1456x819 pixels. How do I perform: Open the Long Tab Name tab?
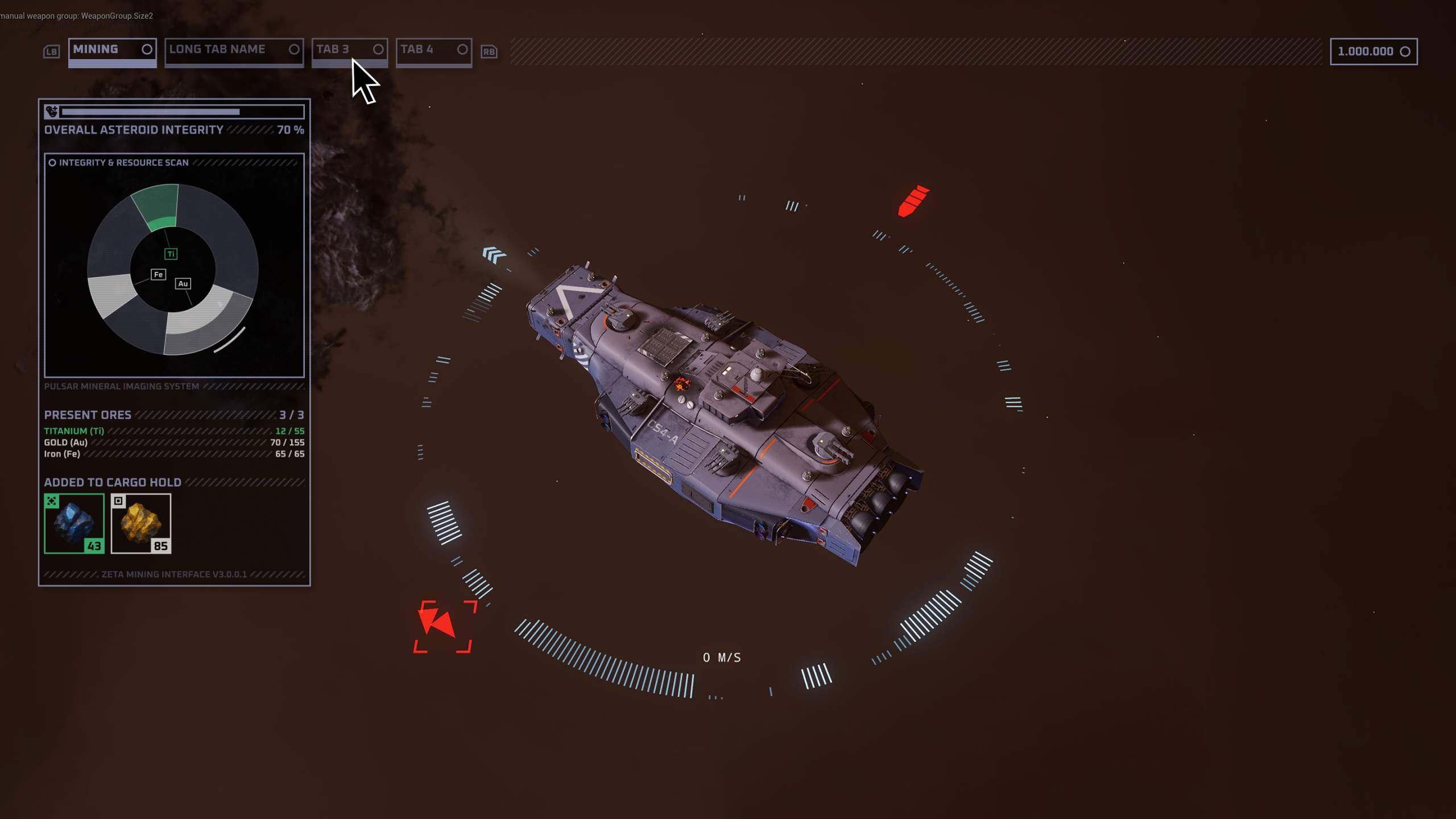click(233, 50)
